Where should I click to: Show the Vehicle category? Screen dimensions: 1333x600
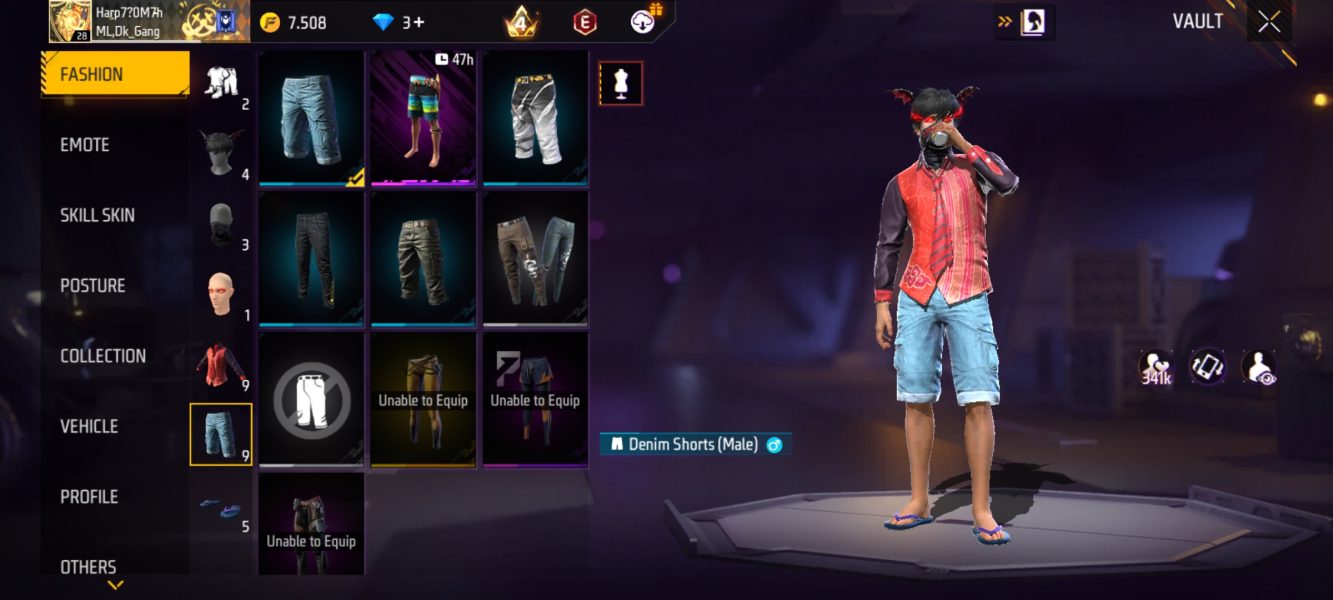click(89, 427)
